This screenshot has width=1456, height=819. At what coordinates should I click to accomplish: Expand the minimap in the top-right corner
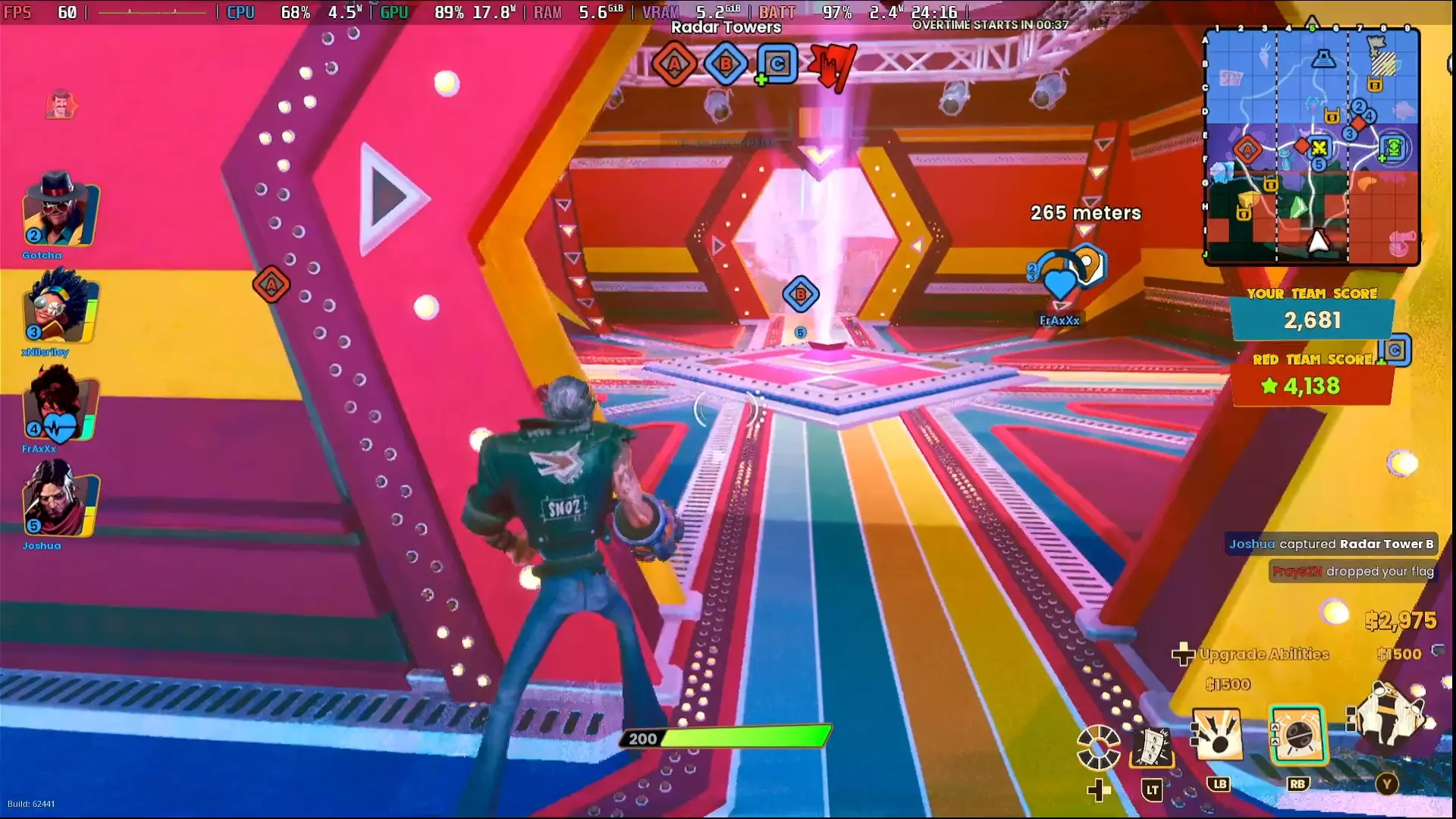1312,144
